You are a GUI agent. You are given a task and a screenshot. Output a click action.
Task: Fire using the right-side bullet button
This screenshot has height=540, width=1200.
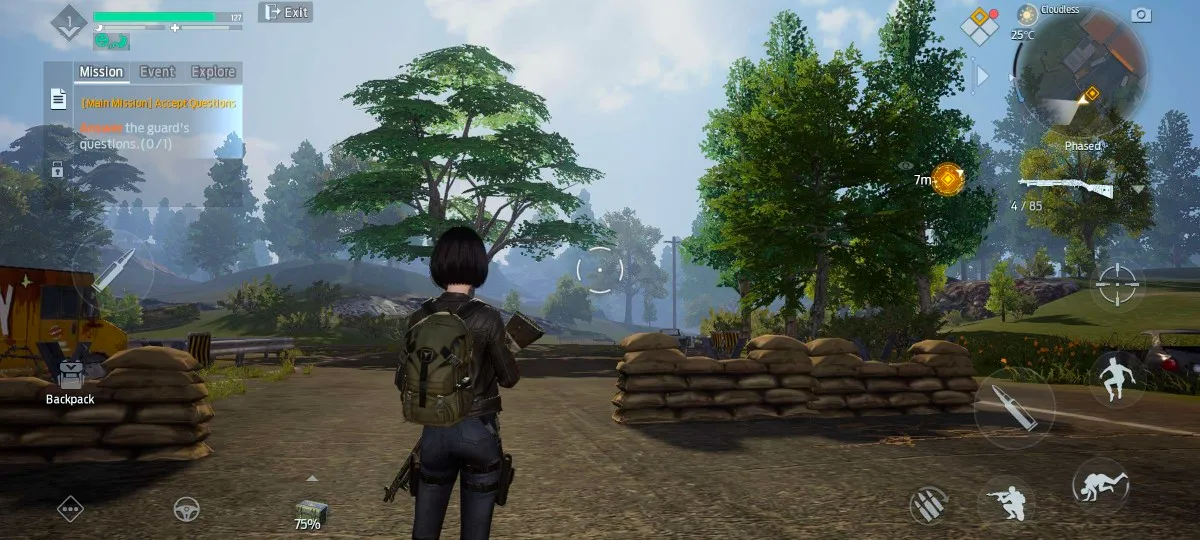[x=1013, y=408]
